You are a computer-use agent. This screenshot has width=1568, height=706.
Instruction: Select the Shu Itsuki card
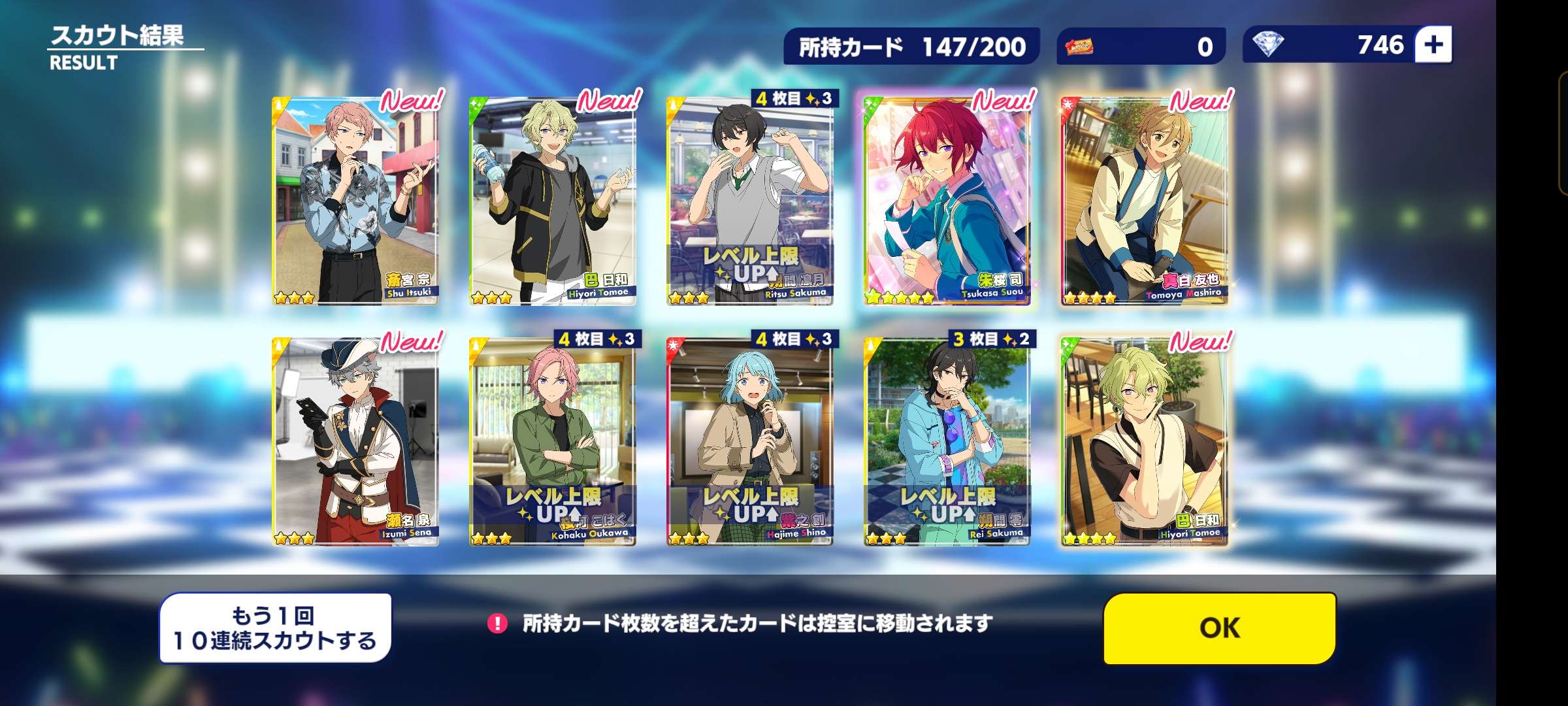(x=355, y=201)
